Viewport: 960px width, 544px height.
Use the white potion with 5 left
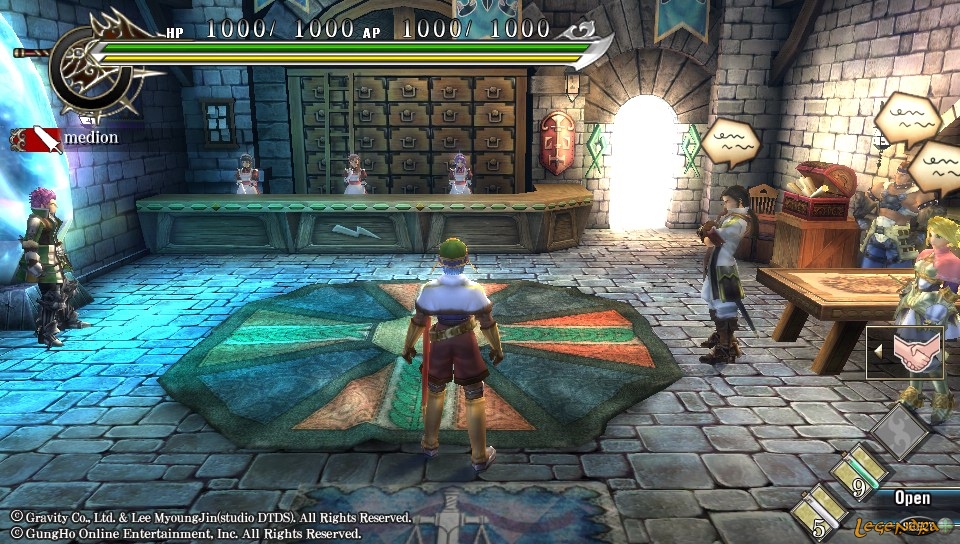point(823,512)
